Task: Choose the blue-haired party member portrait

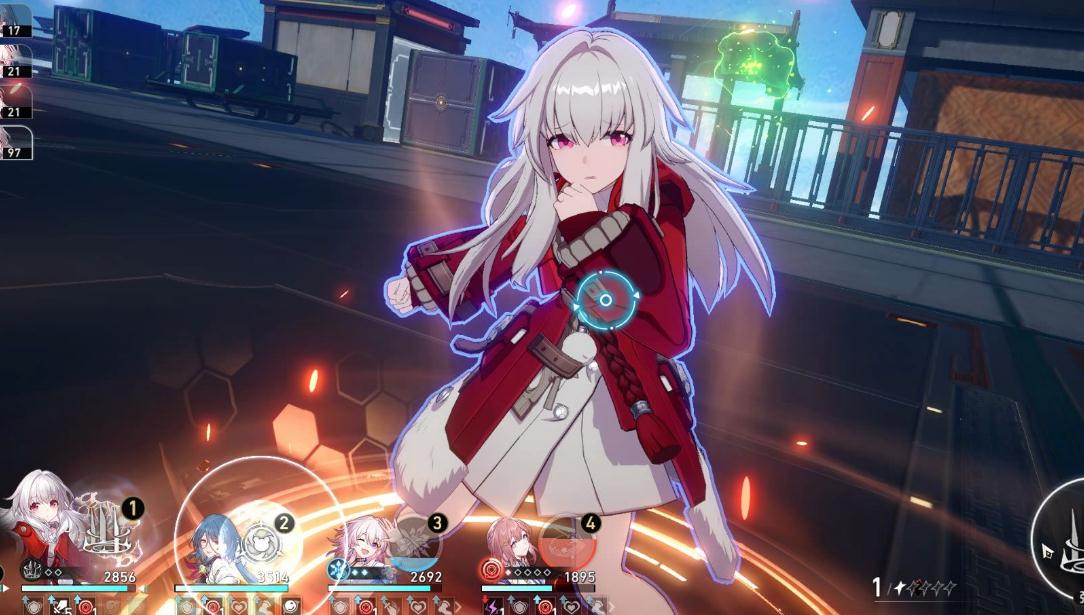Action: click(208, 544)
